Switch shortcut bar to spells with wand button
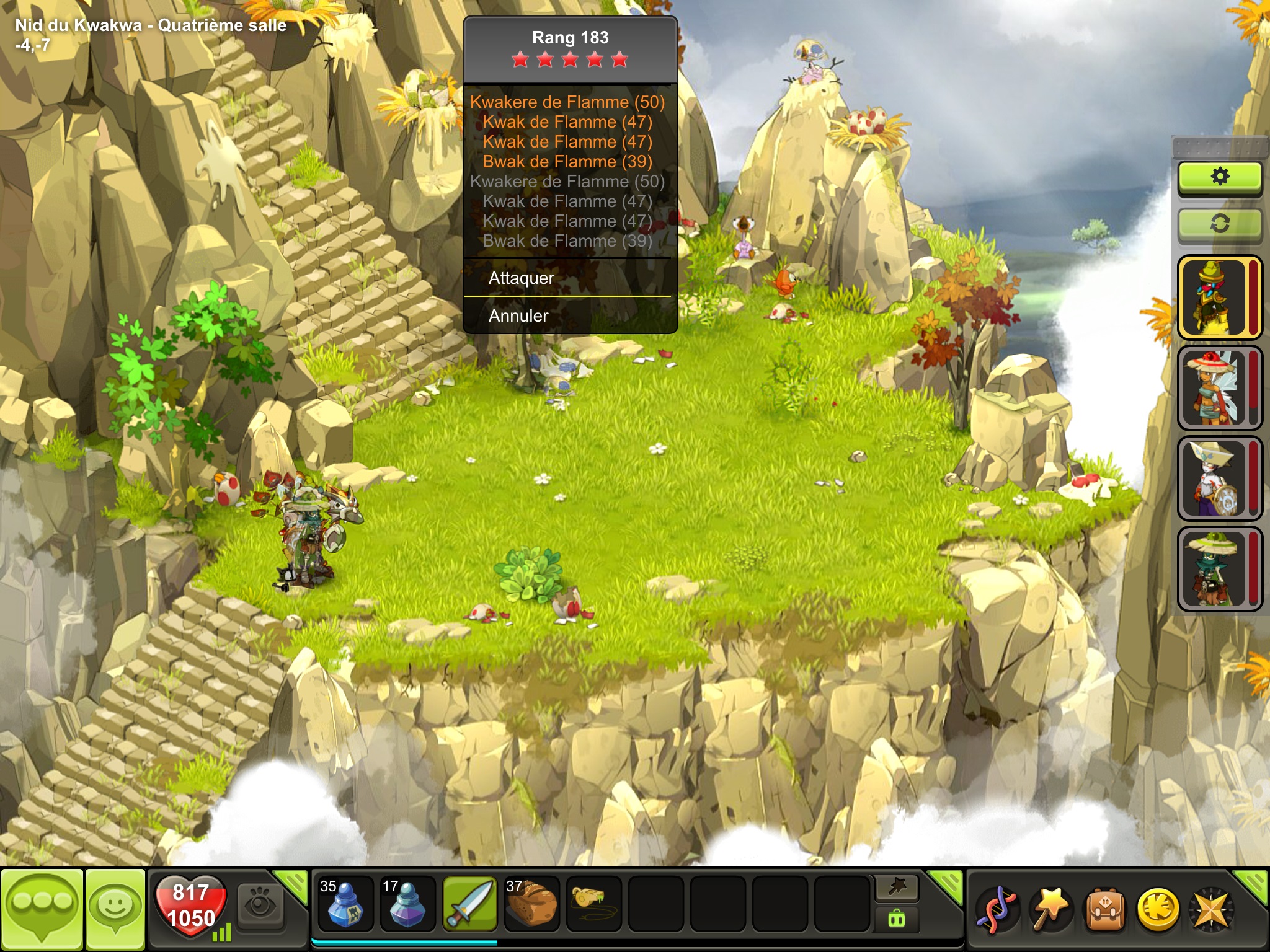The height and width of the screenshot is (952, 1270). pyautogui.click(x=897, y=888)
